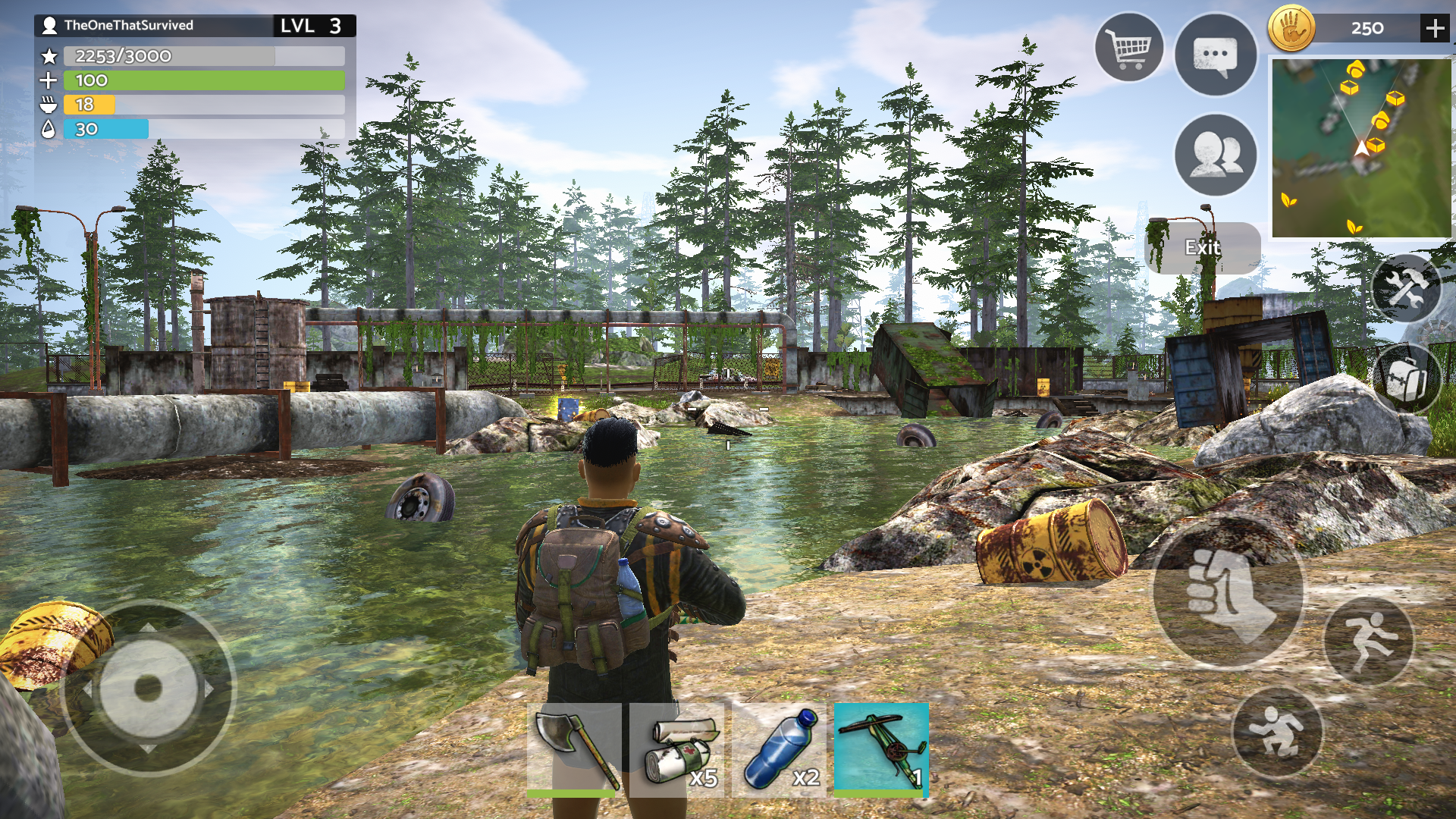Tap the TheOneThatSurvived name label

129,25
